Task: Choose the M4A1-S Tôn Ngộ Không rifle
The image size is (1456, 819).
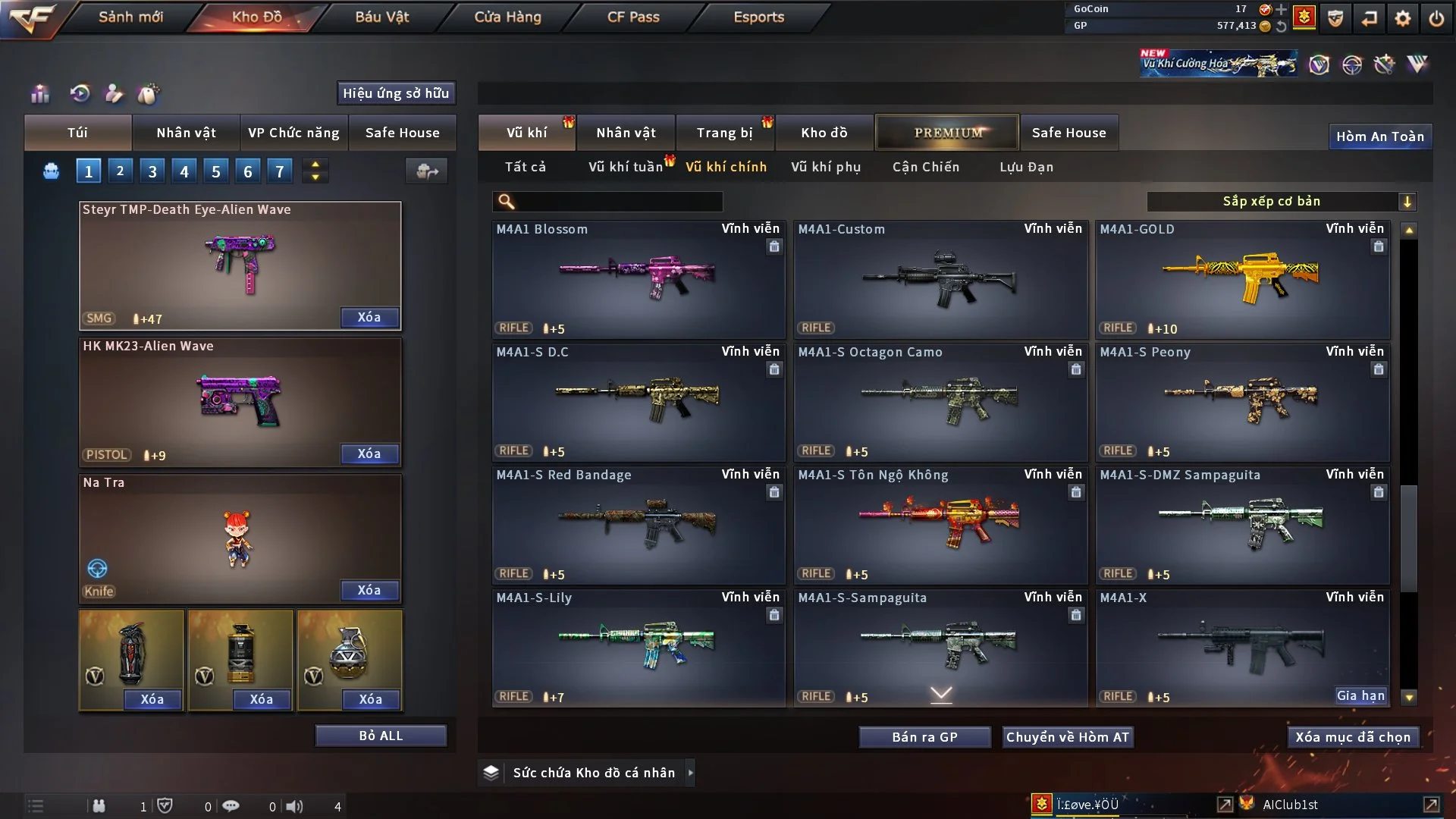Action: point(940,525)
